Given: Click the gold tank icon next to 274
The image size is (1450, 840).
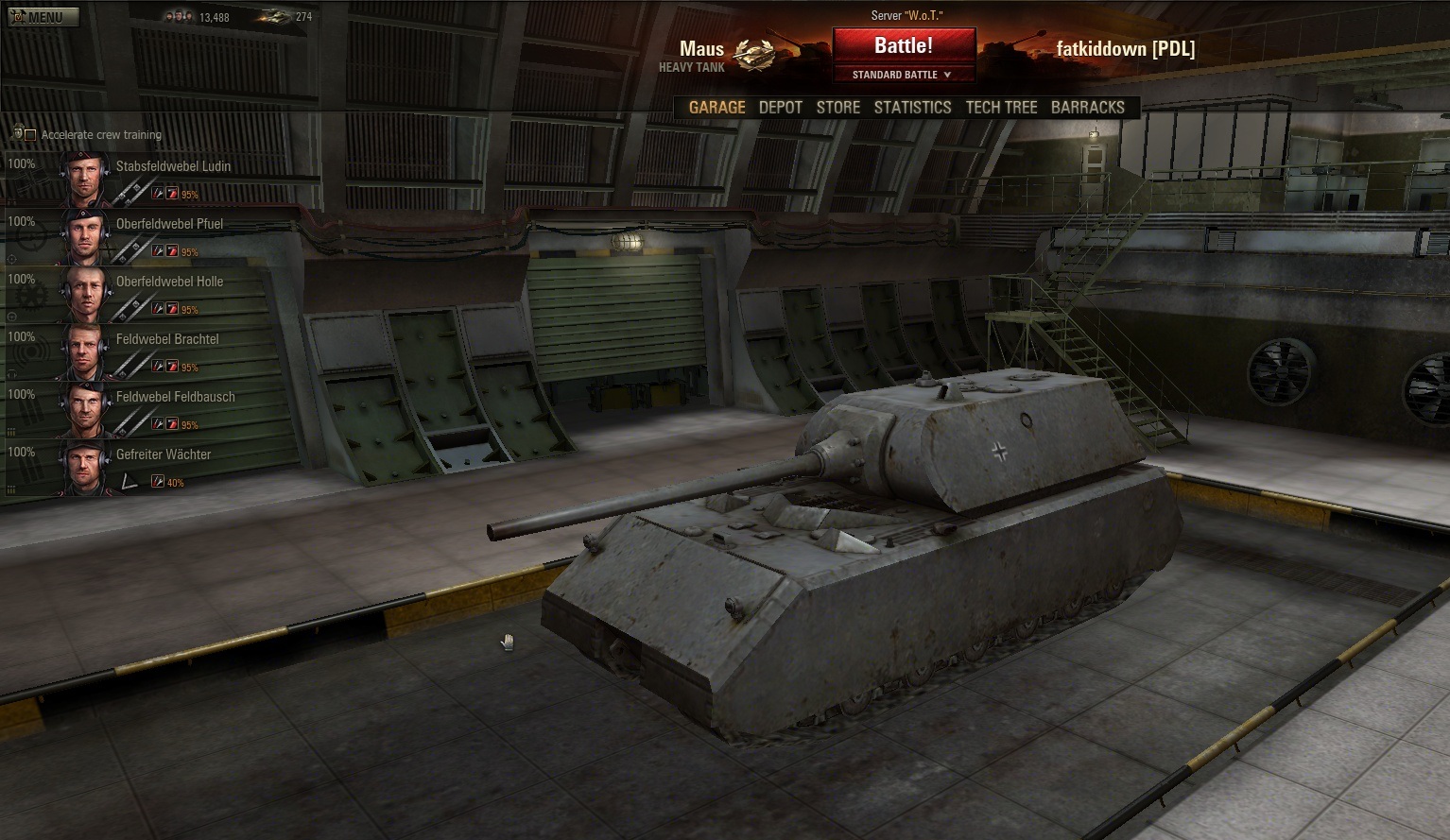Looking at the screenshot, I should coord(279,16).
